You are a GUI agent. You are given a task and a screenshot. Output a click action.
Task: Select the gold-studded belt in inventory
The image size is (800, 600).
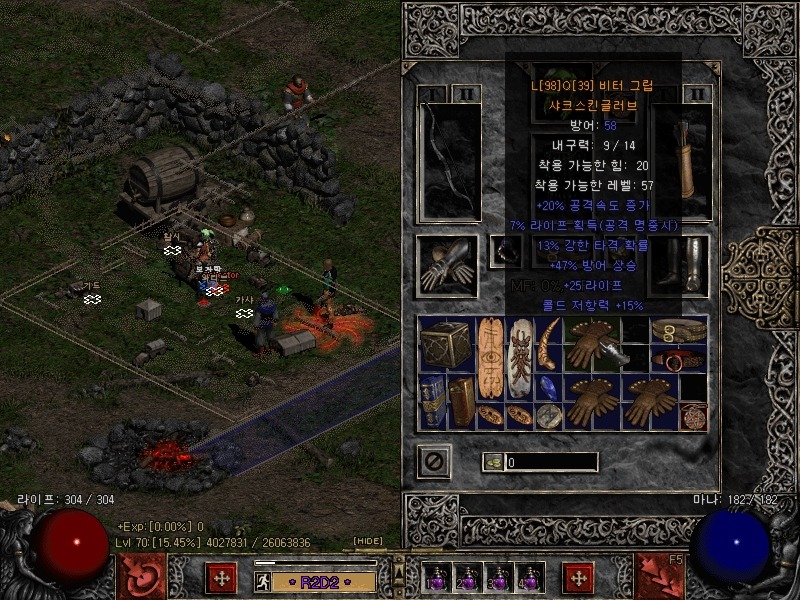[678, 330]
